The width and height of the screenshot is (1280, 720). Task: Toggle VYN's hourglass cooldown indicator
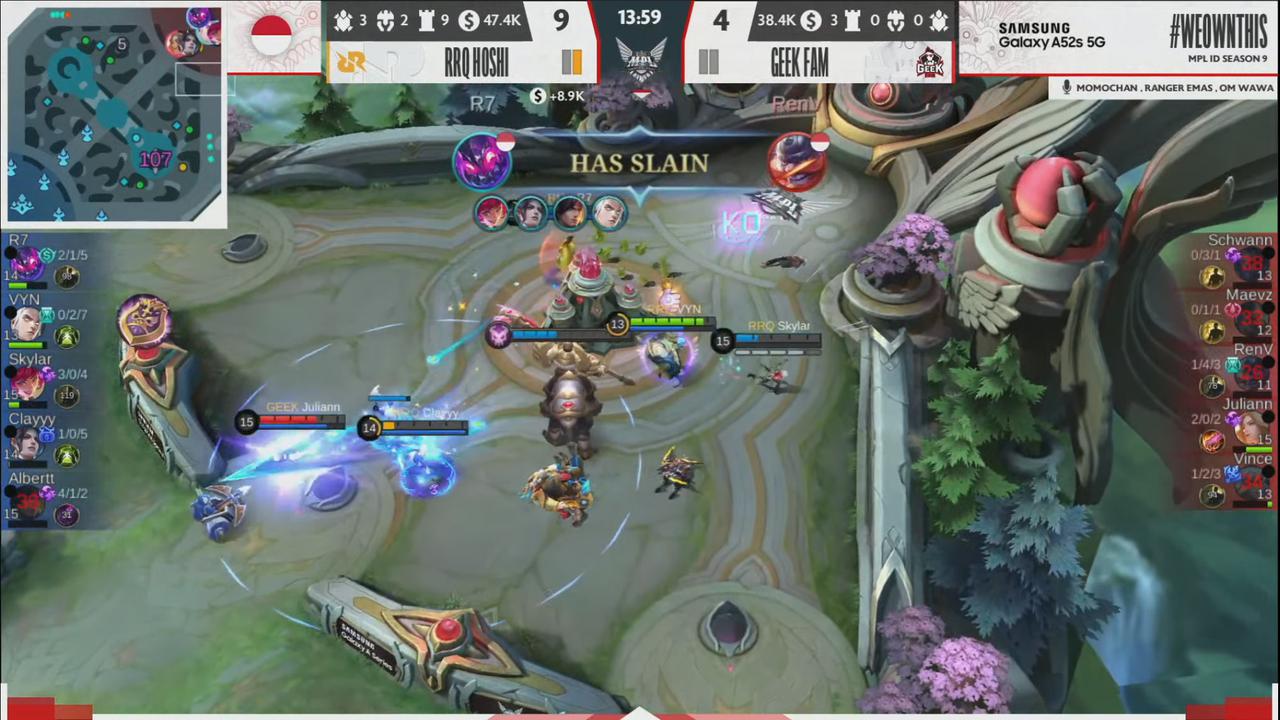[x=47, y=317]
